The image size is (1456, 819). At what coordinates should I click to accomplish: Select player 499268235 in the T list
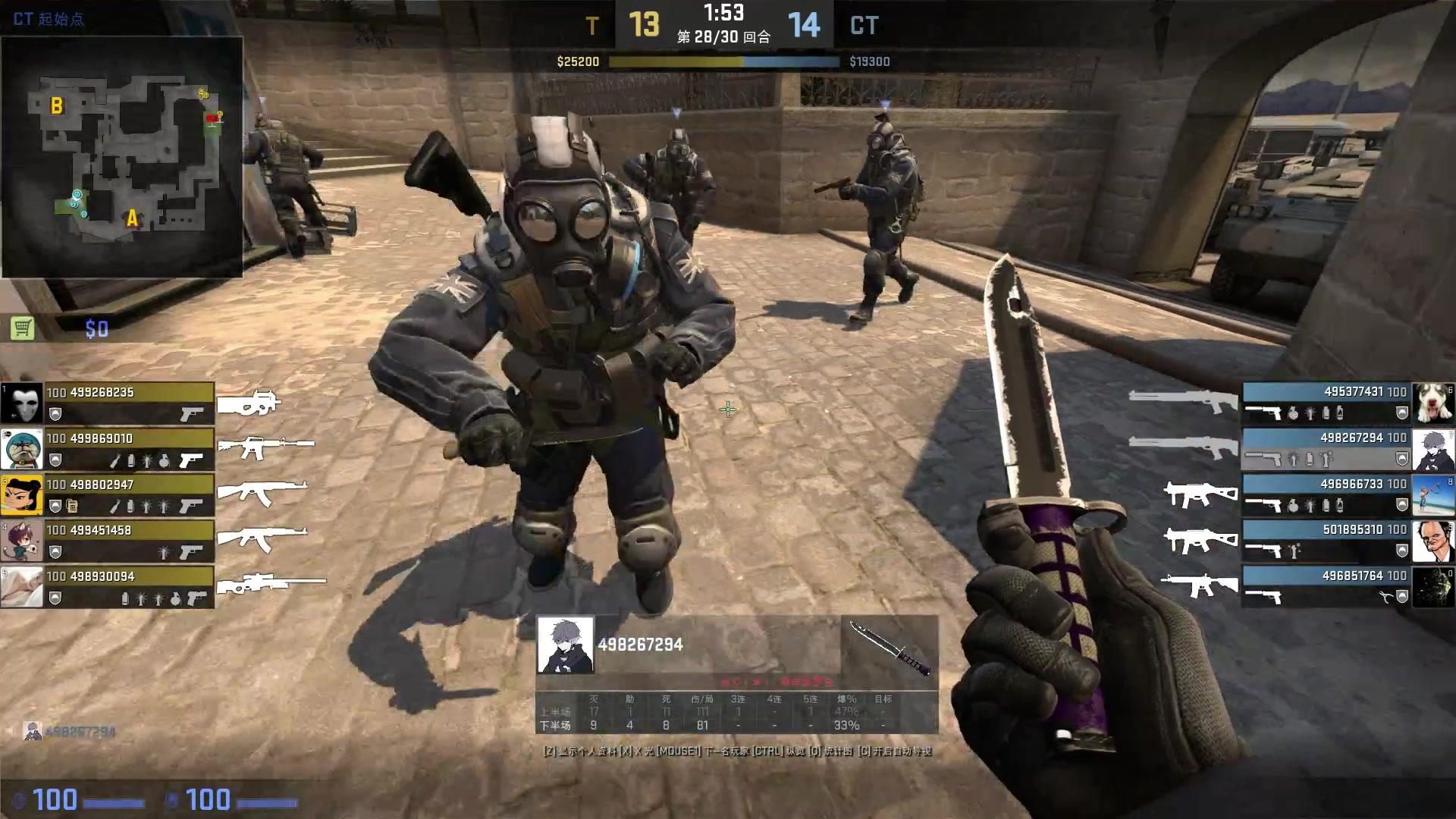[129, 403]
